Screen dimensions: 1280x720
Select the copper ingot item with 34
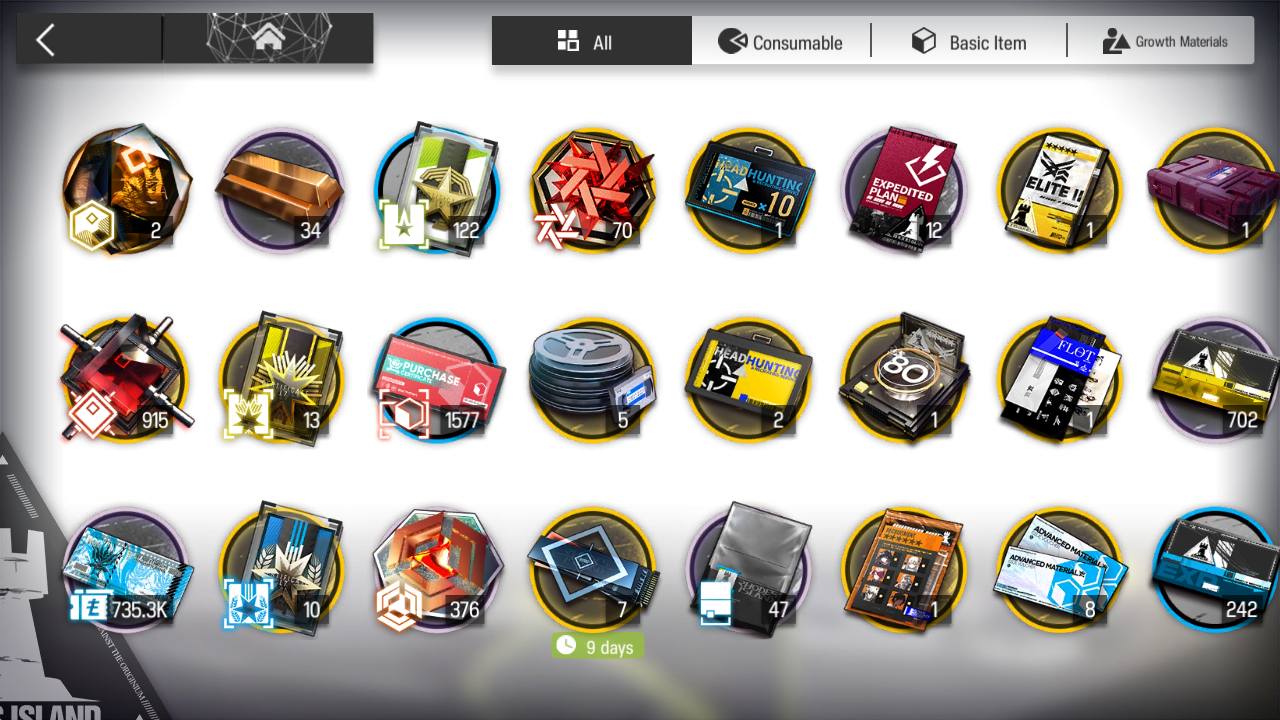tap(281, 190)
